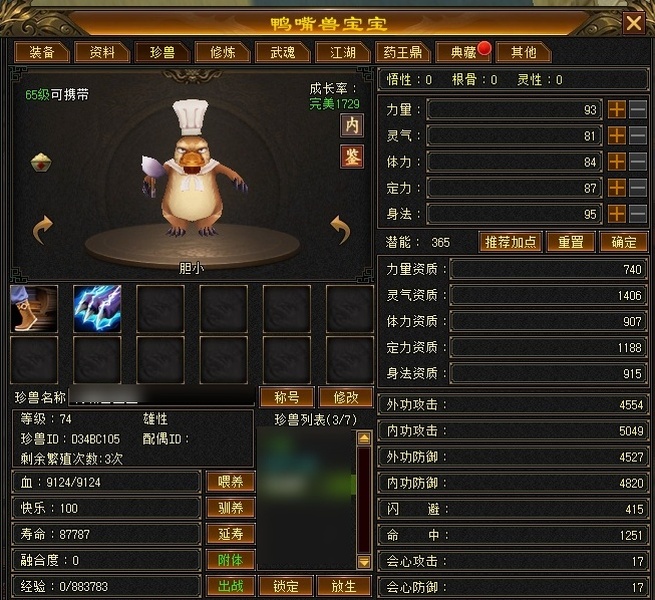This screenshot has height=600, width=655.
Task: Switch to the 其他 tab
Action: [x=523, y=52]
